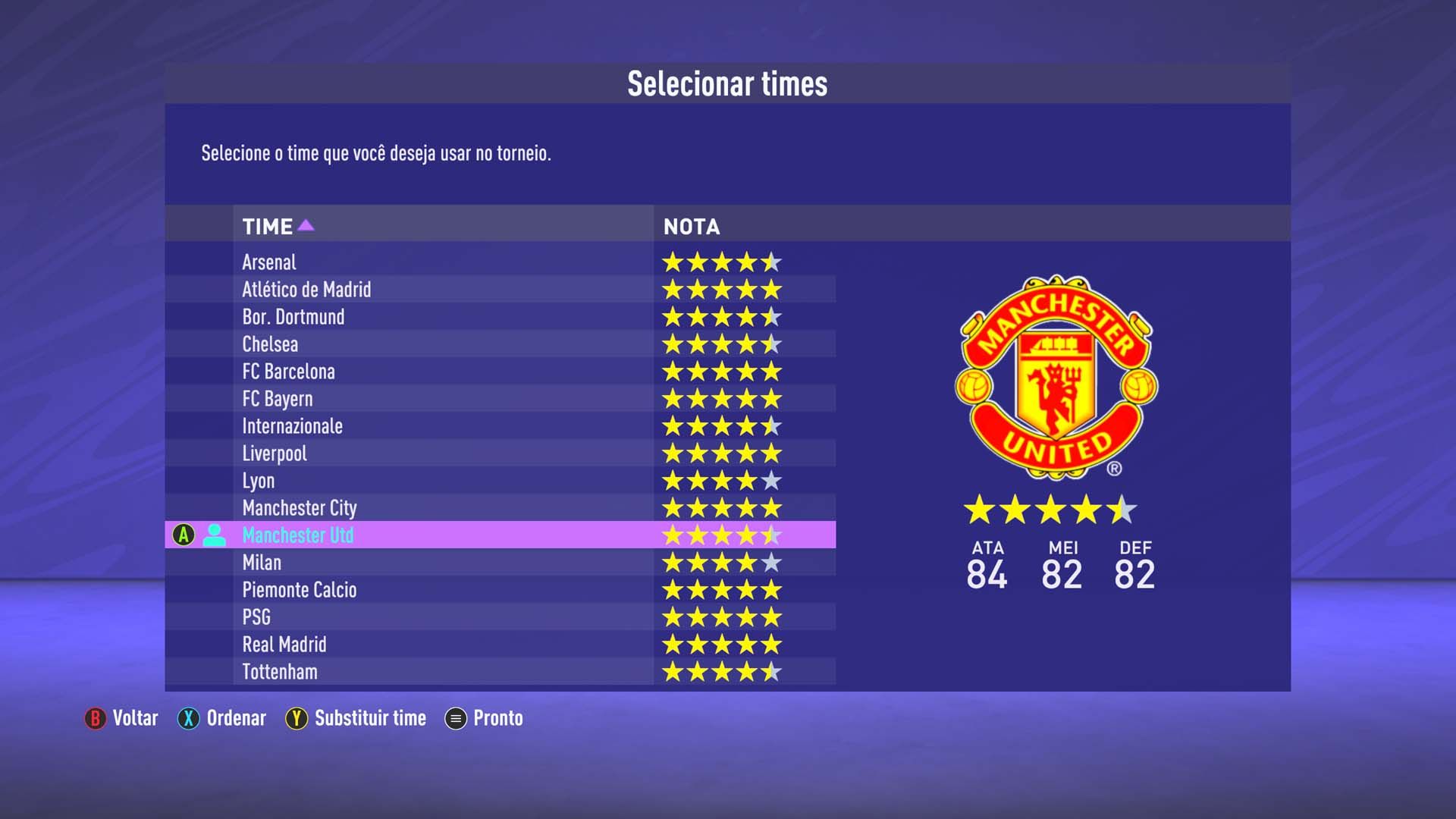Click the green A indicator beside Manchester Utd
This screenshot has height=819, width=1456.
(182, 535)
